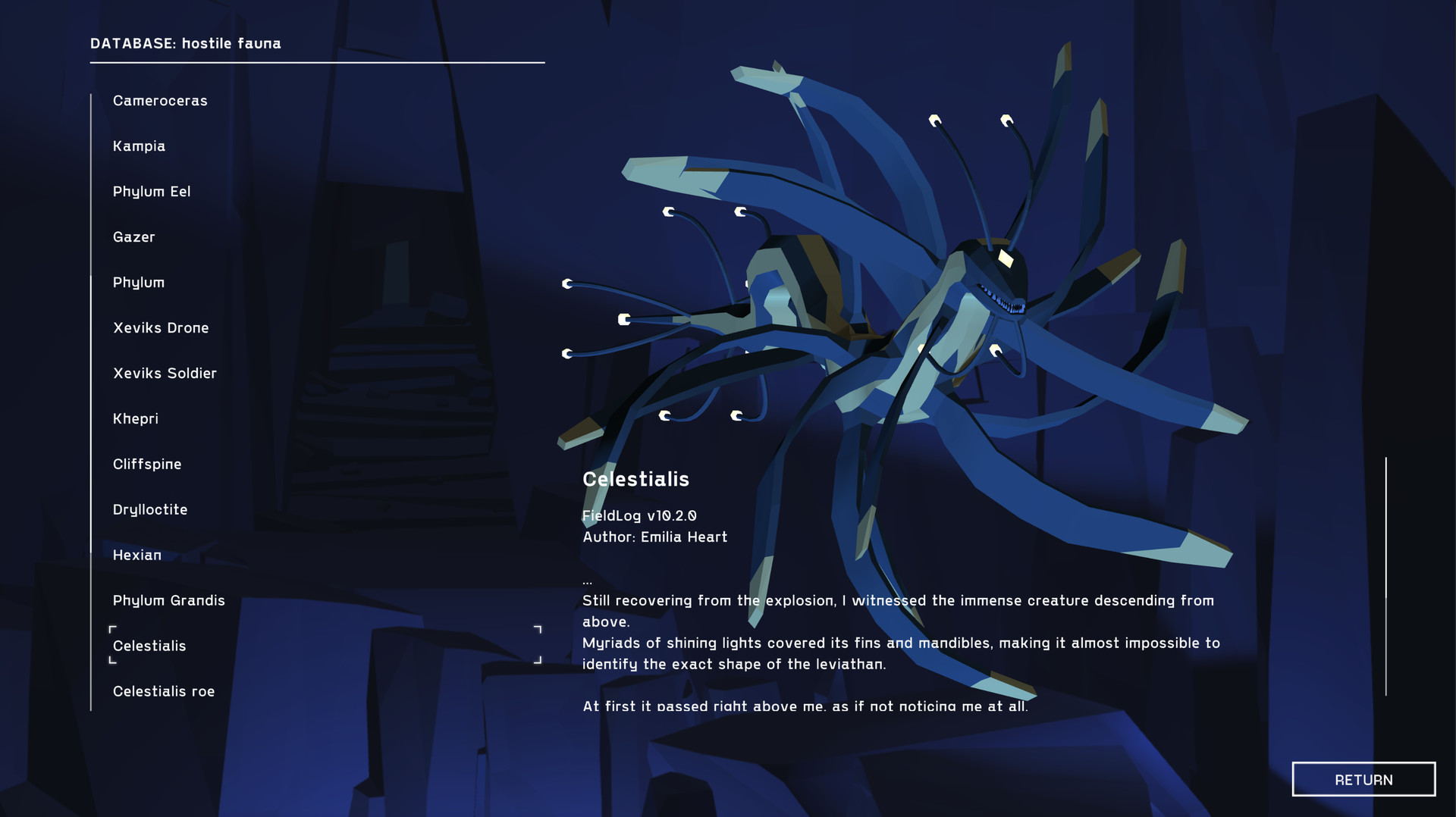
Task: Open the Celestialis roe entry
Action: pos(163,691)
